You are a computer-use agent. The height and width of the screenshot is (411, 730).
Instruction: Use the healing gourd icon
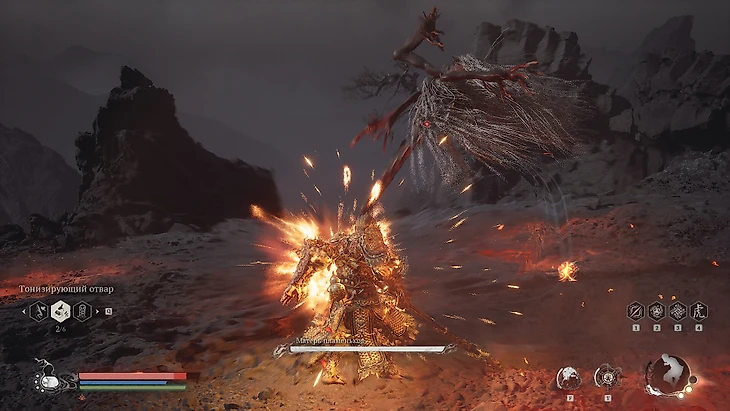pyautogui.click(x=45, y=381)
